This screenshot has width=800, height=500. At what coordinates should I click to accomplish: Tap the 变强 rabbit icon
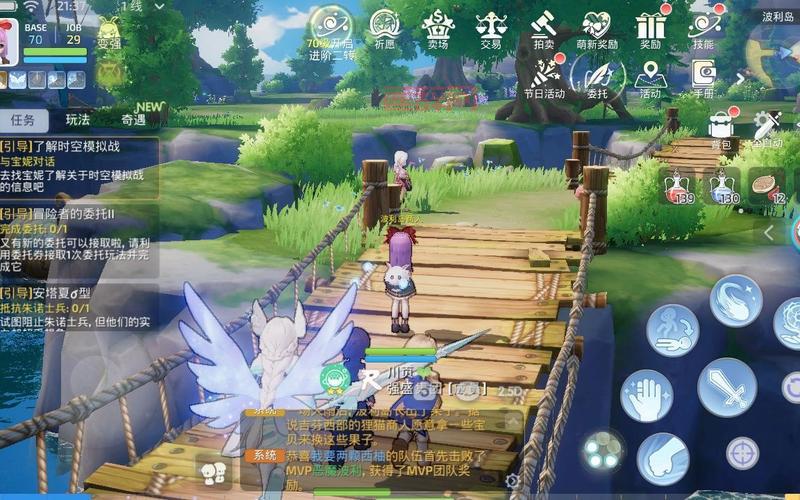[109, 33]
